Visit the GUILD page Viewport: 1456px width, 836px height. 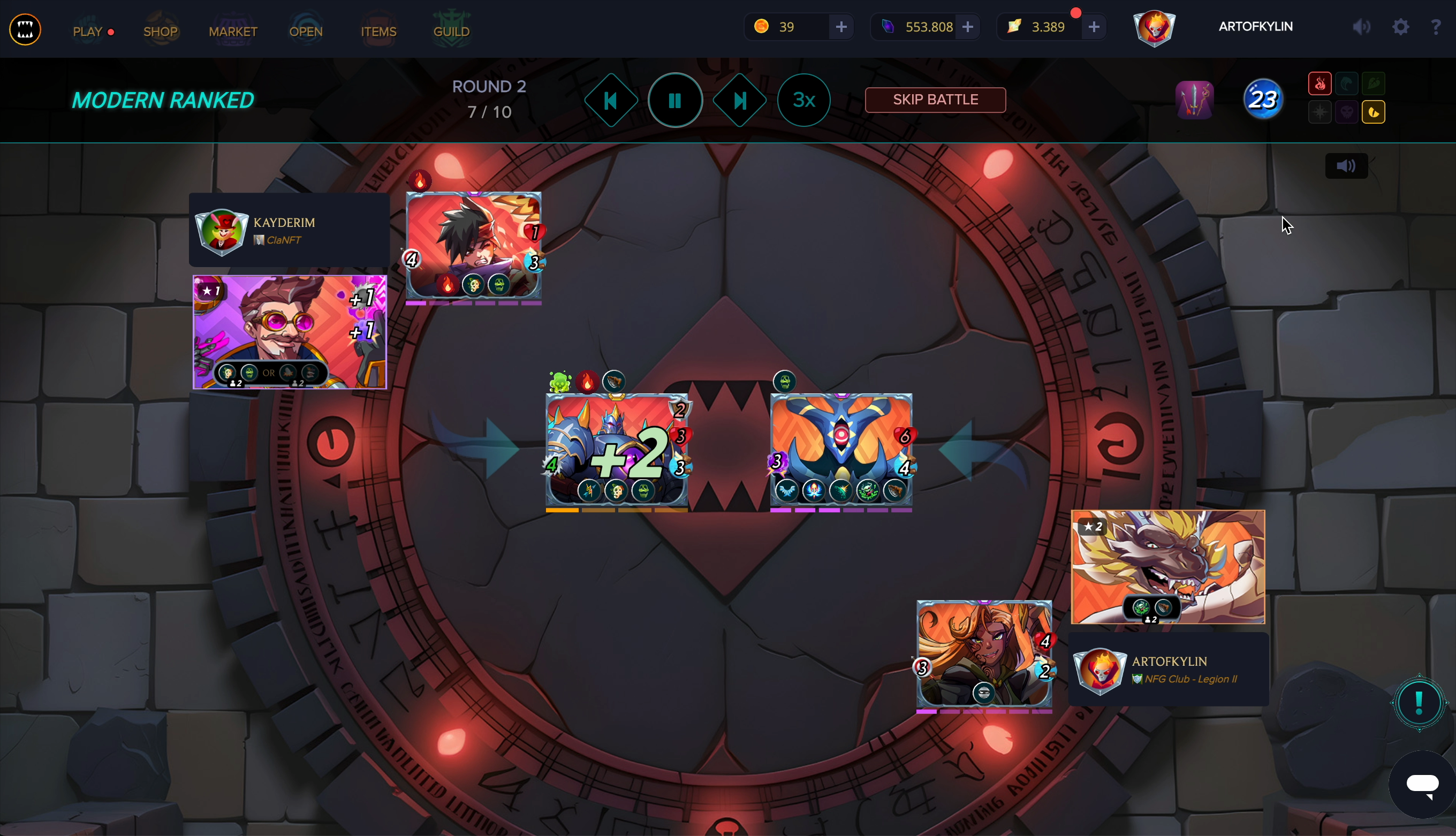coord(451,31)
